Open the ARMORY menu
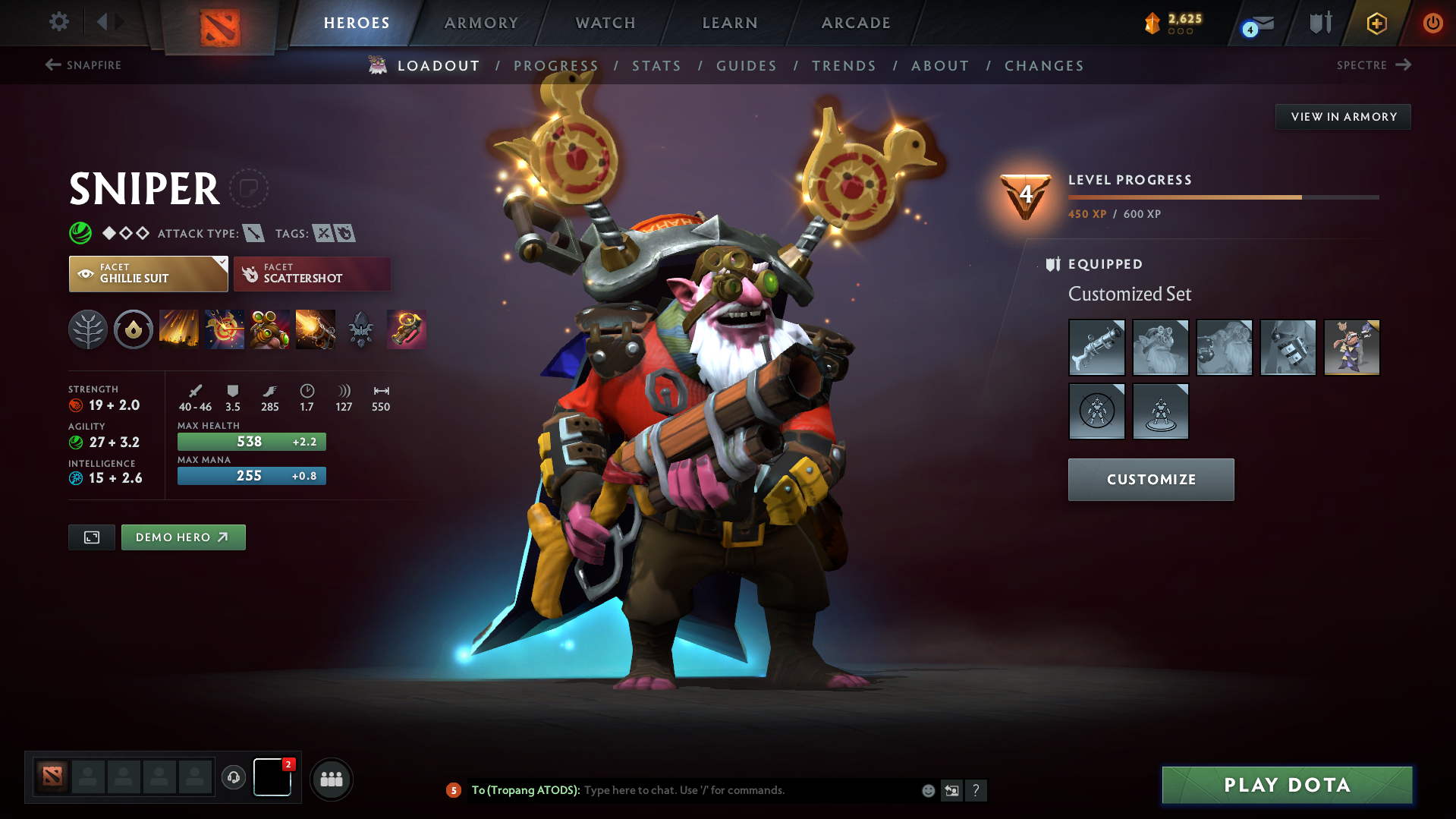This screenshot has height=819, width=1456. [x=481, y=23]
